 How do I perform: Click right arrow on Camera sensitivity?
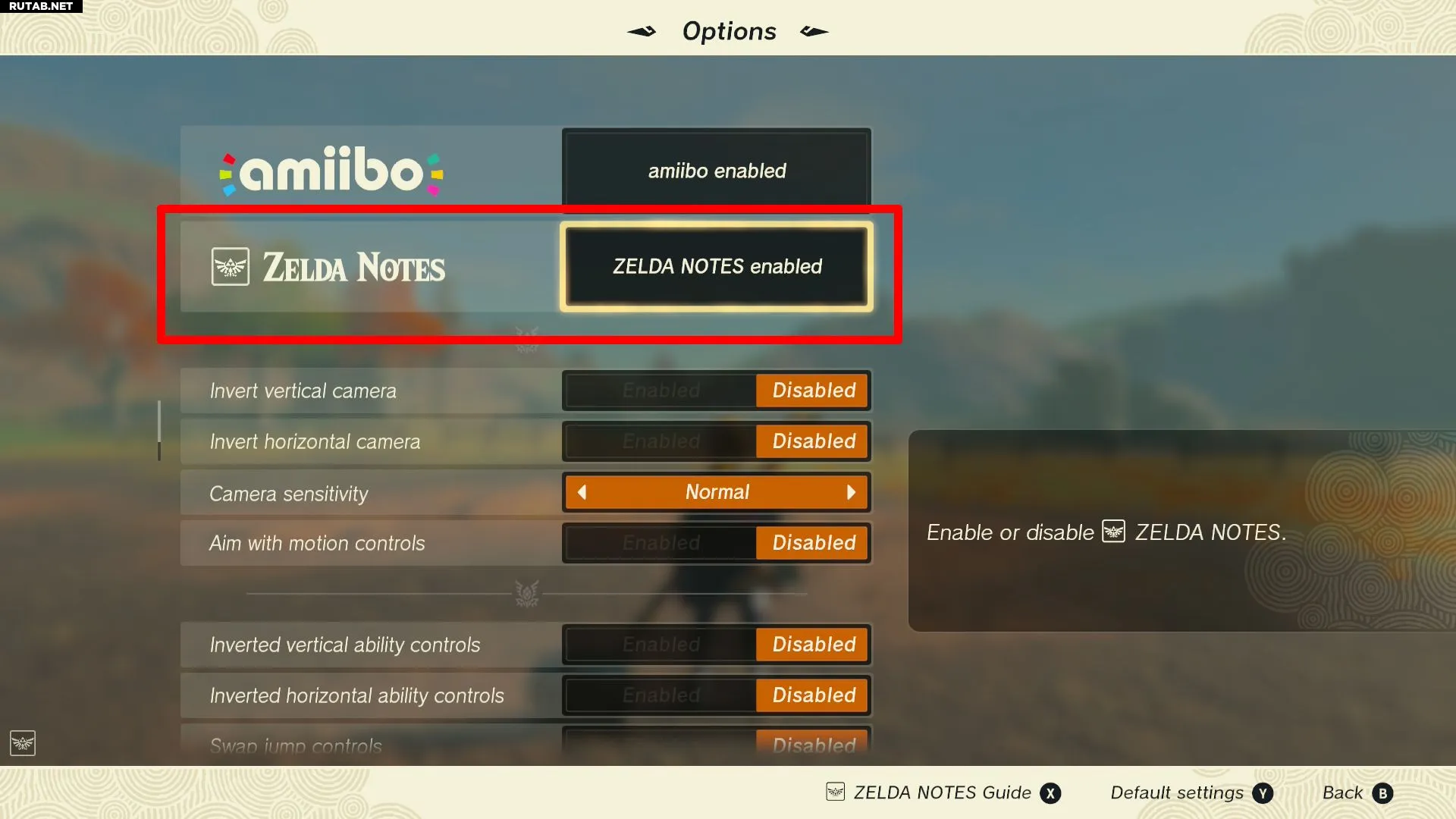pos(851,492)
